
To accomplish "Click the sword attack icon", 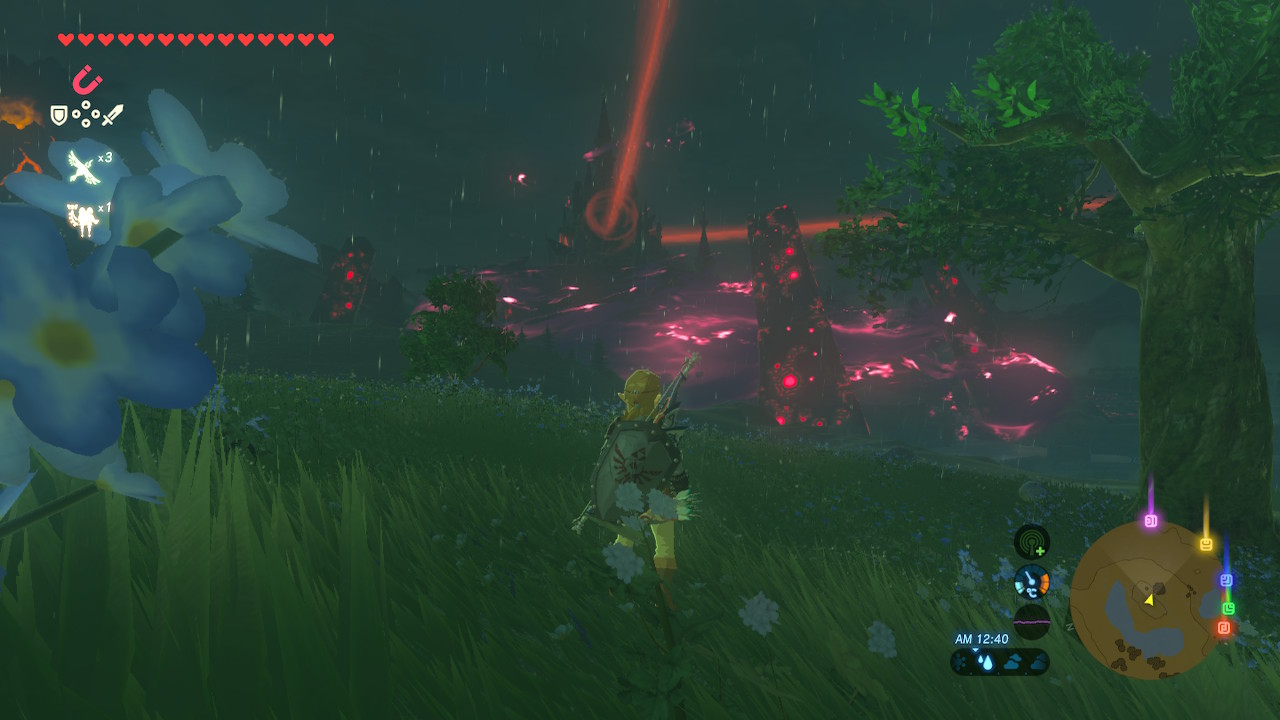I will point(114,115).
